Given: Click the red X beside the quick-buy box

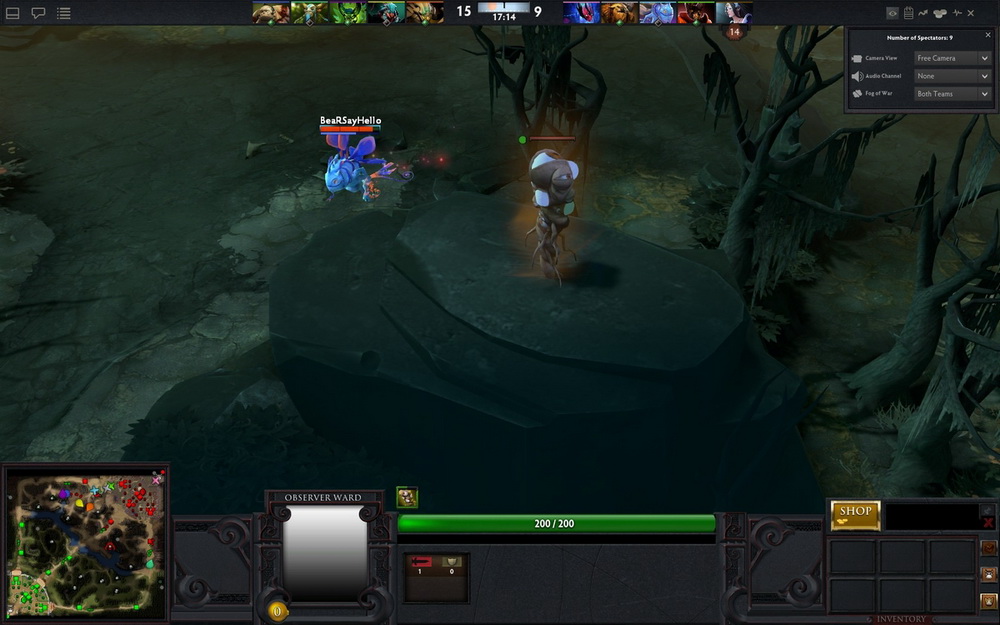Looking at the screenshot, I should coord(988,522).
